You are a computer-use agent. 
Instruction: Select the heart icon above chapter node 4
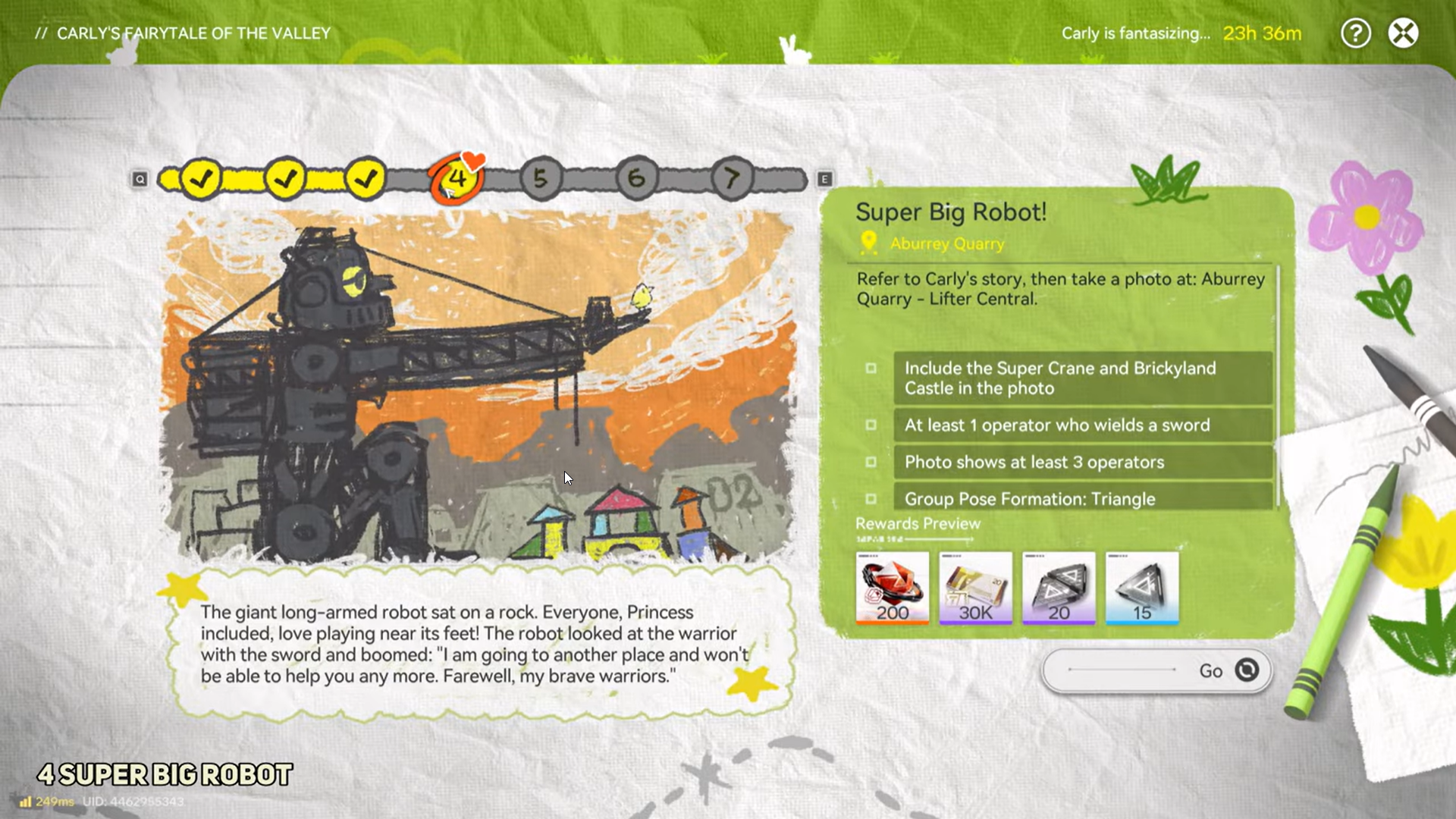473,160
